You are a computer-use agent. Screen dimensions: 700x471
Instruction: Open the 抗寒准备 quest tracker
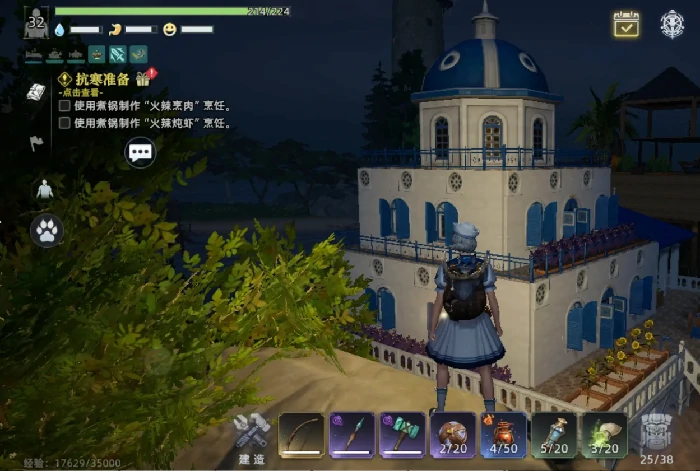[102, 79]
